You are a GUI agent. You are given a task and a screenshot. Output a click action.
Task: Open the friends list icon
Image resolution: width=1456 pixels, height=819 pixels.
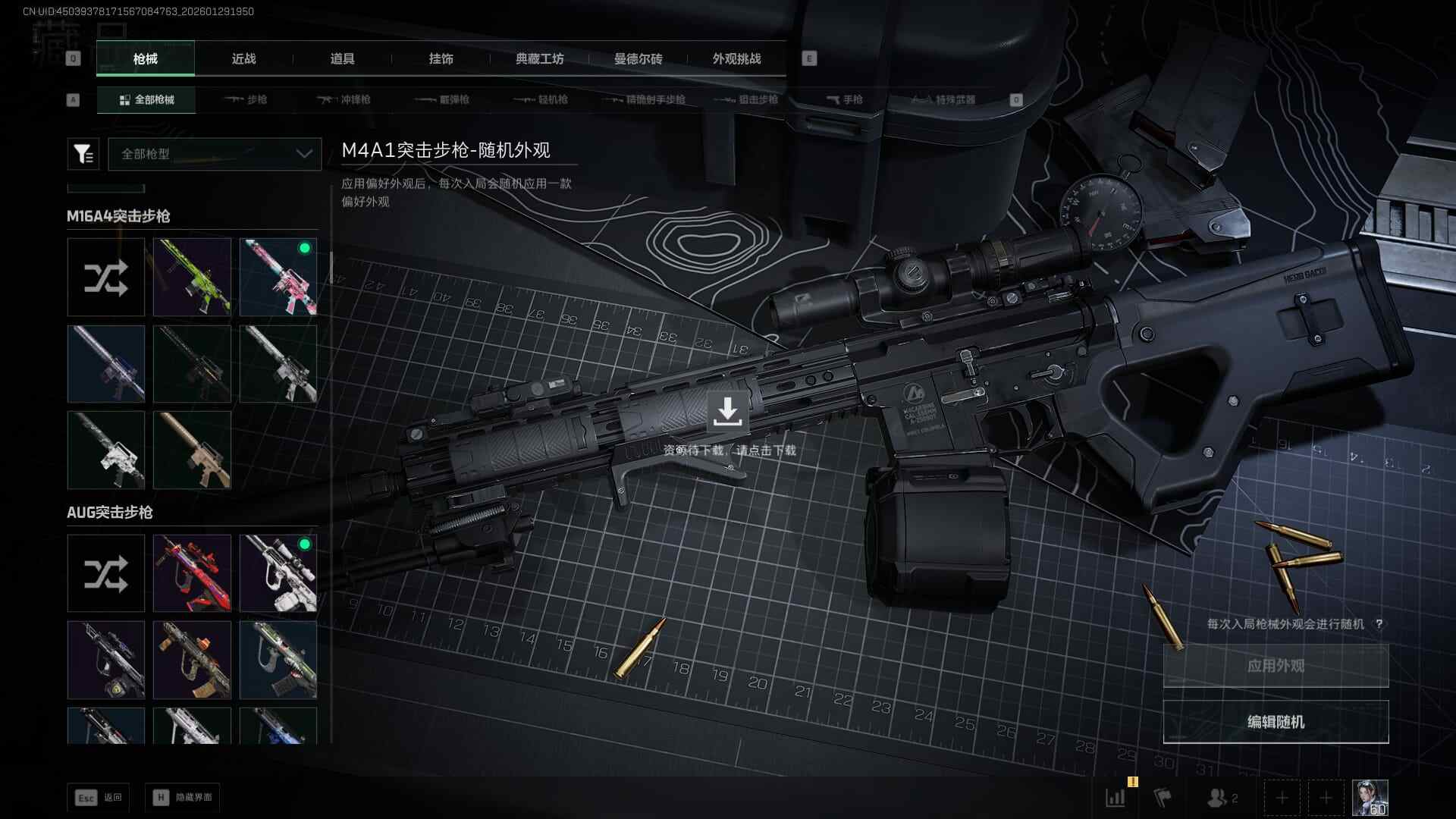tap(1221, 798)
